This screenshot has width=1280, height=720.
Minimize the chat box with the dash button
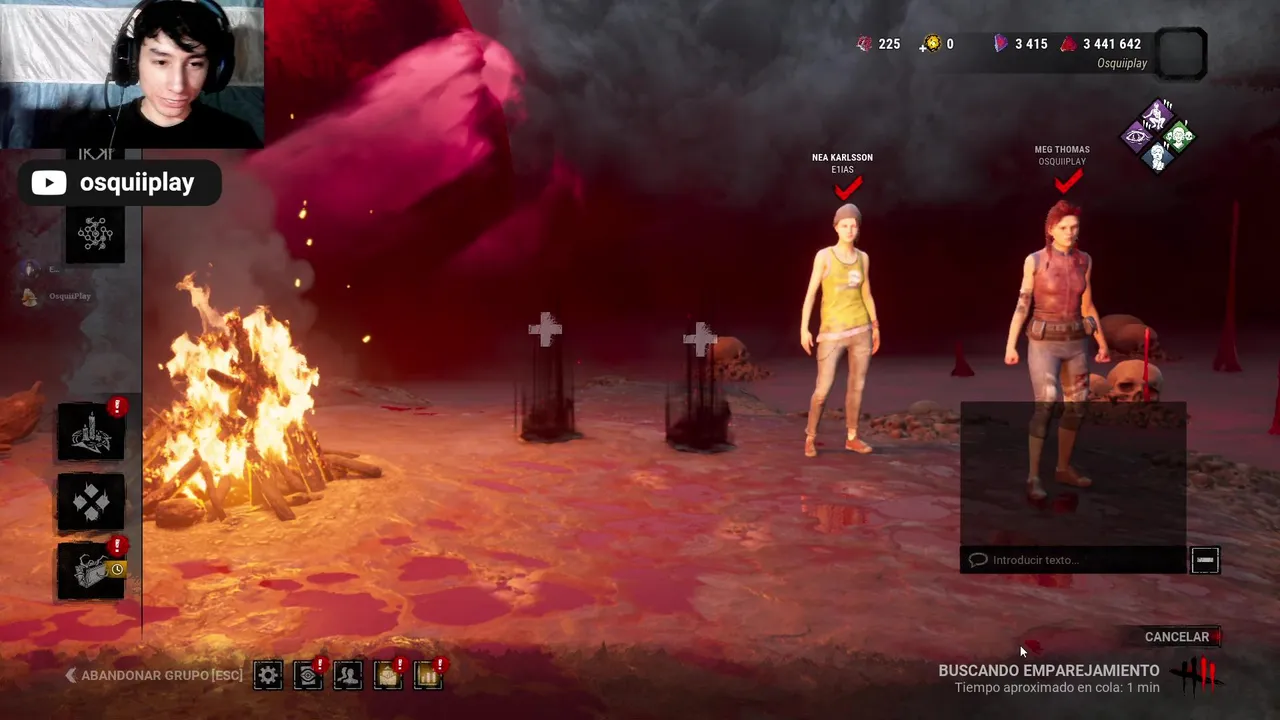click(x=1205, y=560)
